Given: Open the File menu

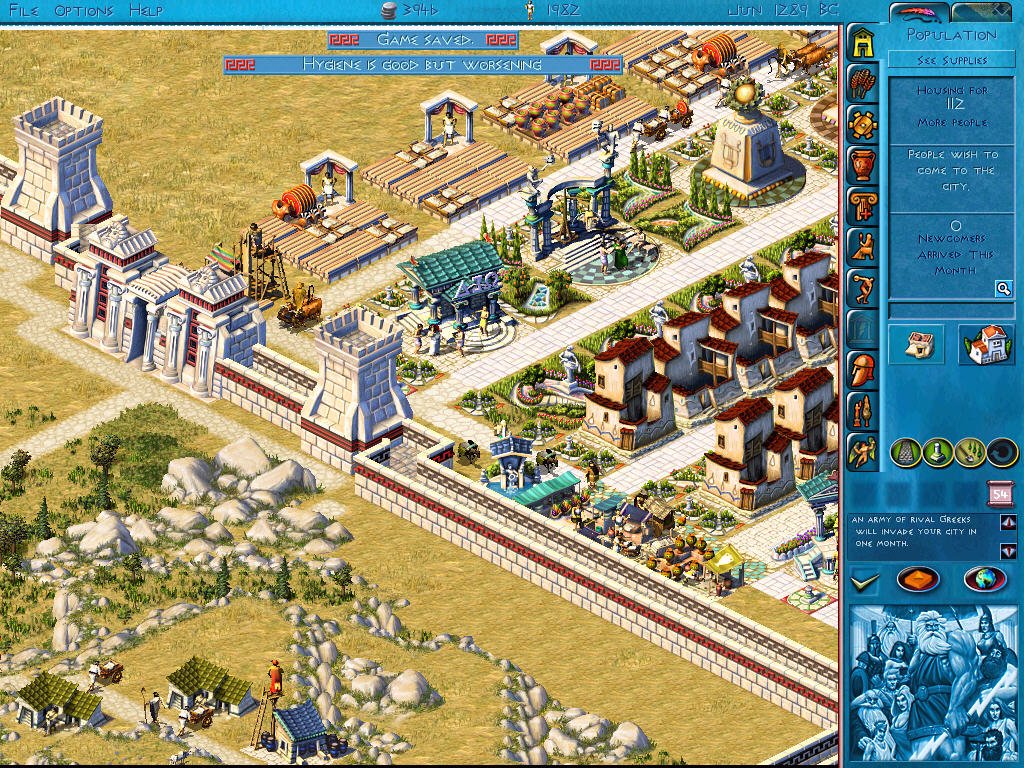Looking at the screenshot, I should pyautogui.click(x=24, y=11).
